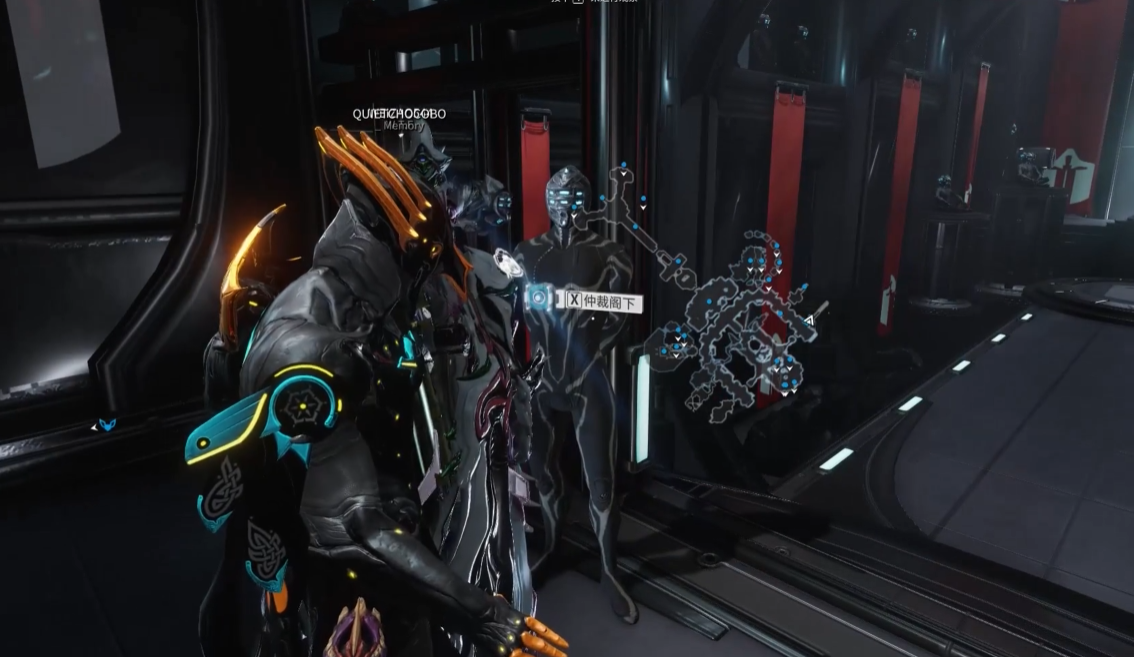
Task: Select the QUIETCHOCOBO player name tag
Action: click(399, 114)
